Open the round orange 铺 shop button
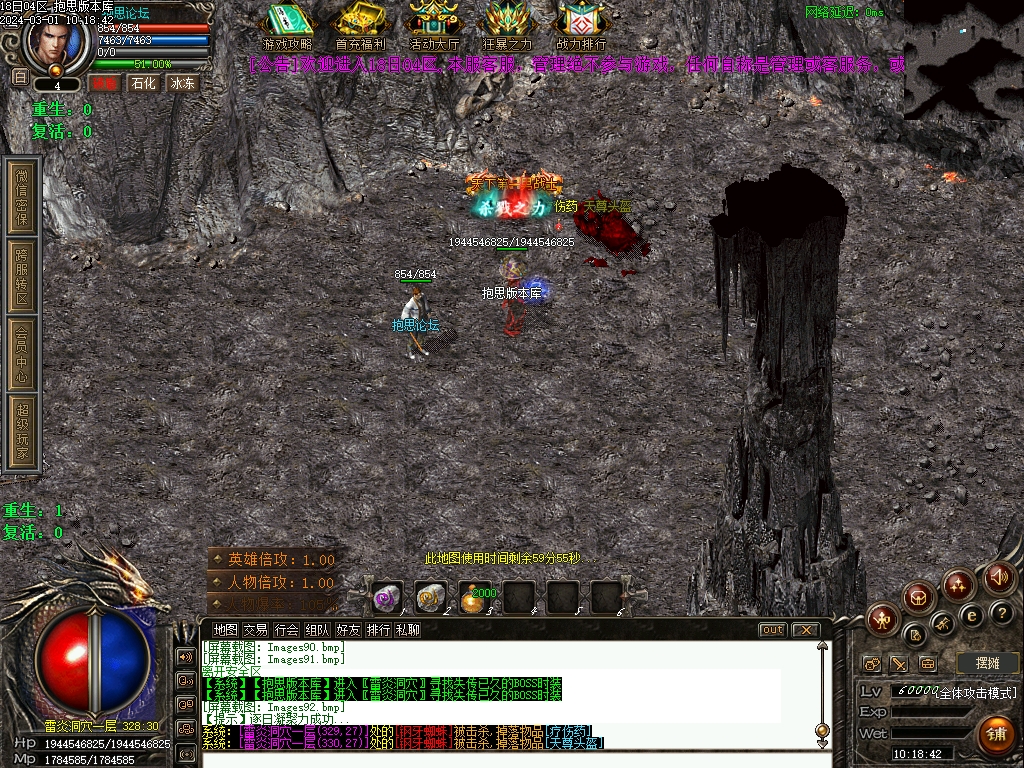 click(x=995, y=733)
